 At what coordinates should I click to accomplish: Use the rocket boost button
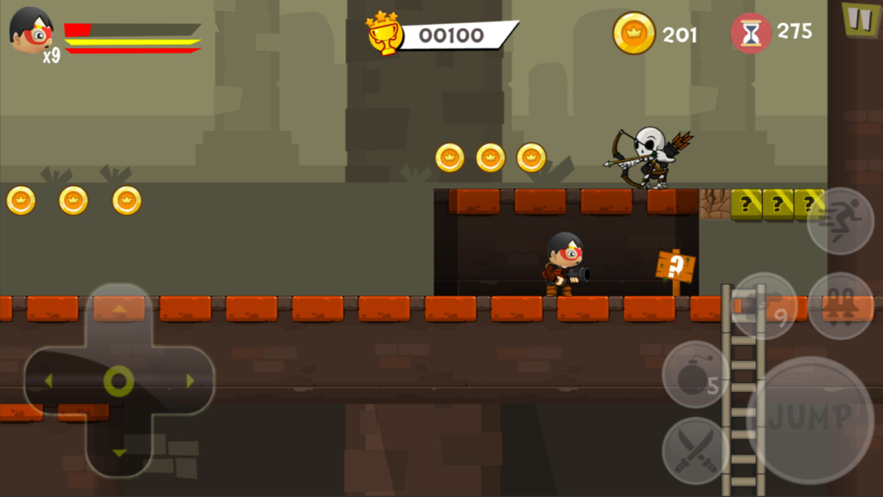[x=840, y=305]
